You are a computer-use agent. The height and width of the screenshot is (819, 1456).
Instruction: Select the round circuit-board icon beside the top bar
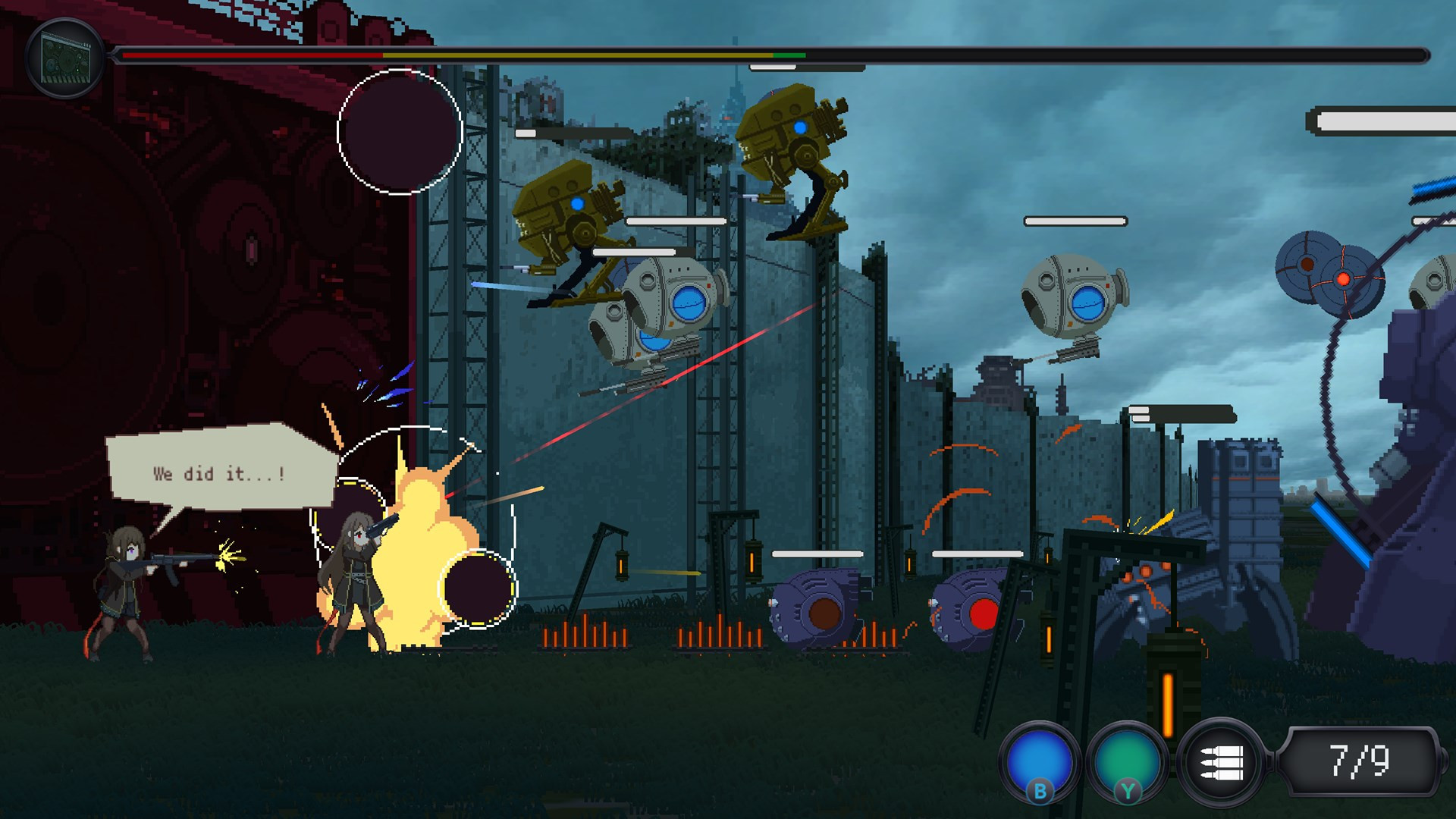pos(65,58)
